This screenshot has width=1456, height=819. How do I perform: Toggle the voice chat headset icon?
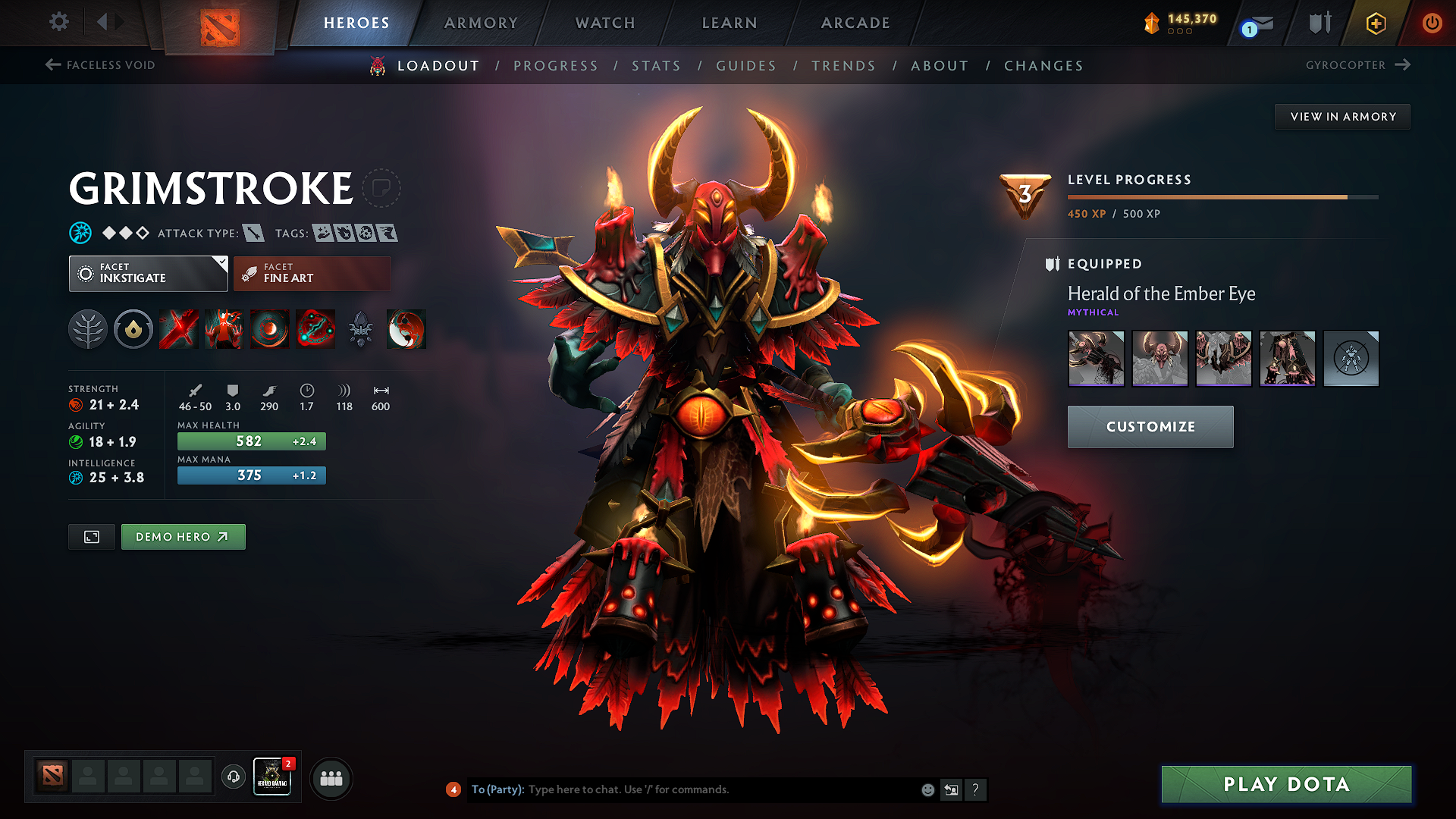(x=233, y=777)
